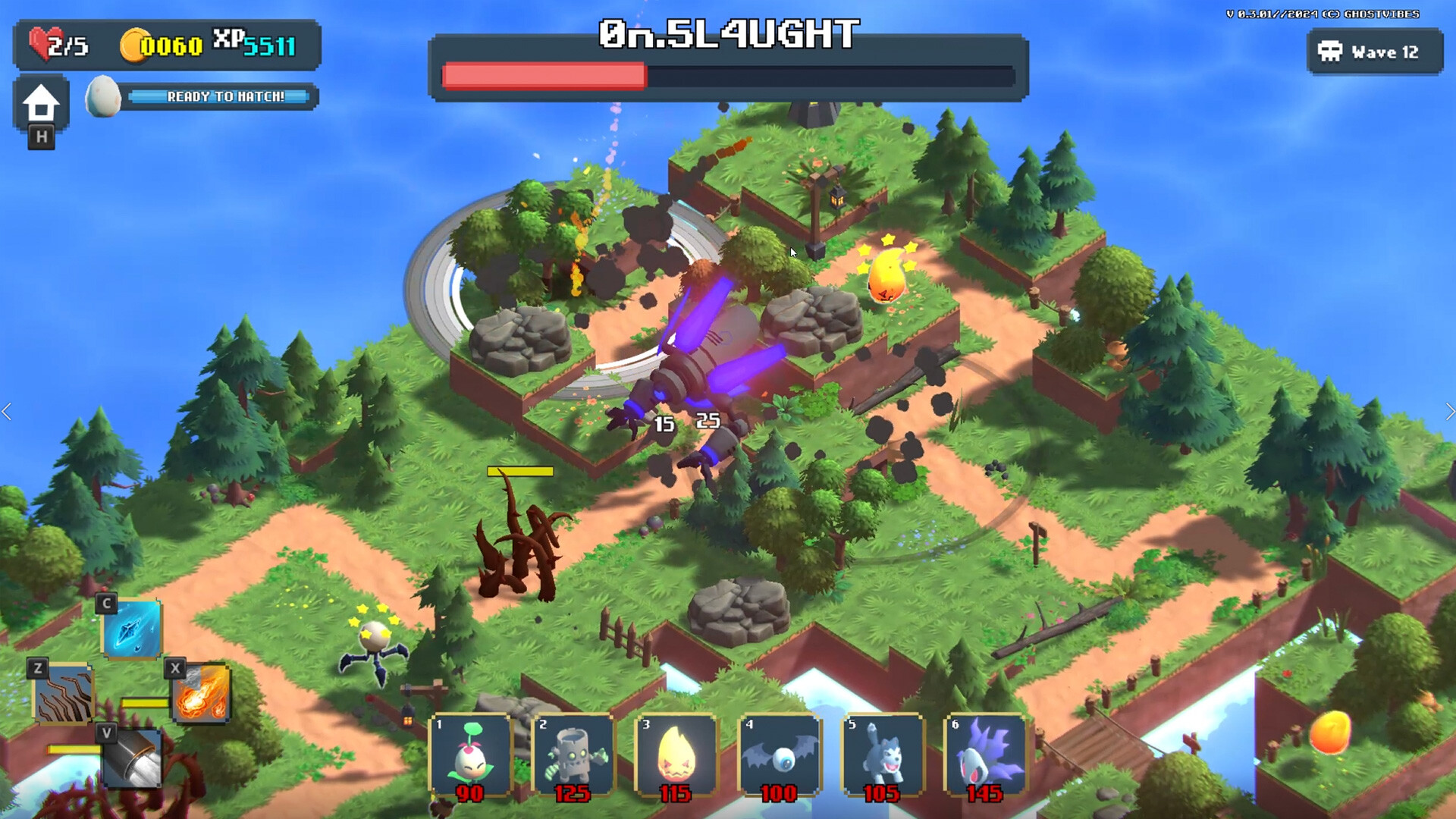Select the ice shard ability bound to C
This screenshot has width=1456, height=819.
click(x=130, y=631)
